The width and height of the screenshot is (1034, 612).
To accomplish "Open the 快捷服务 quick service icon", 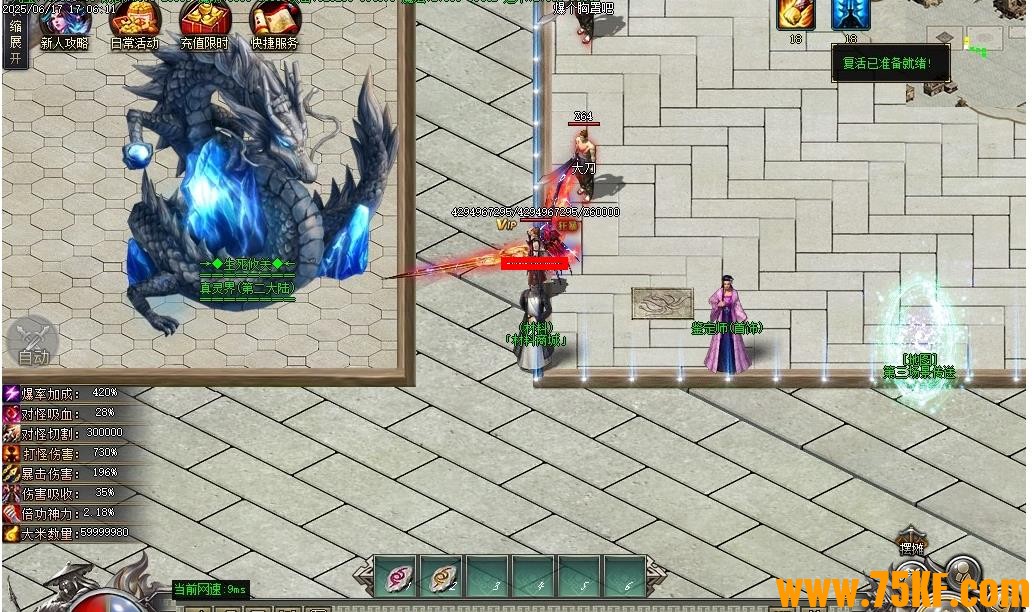I will 274,22.
